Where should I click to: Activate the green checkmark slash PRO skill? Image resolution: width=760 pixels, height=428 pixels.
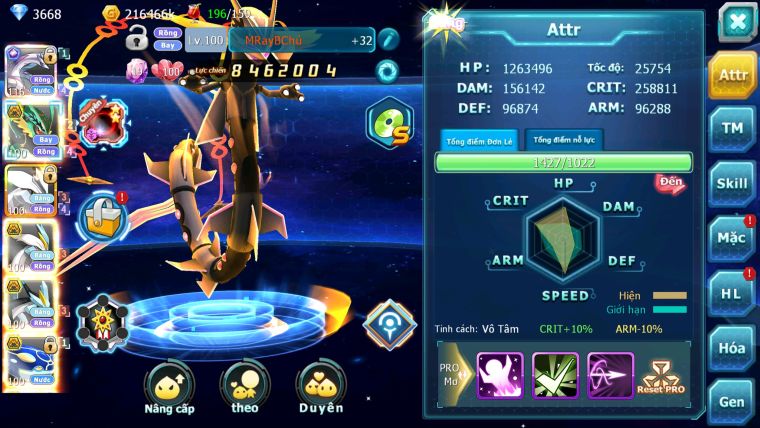[555, 375]
